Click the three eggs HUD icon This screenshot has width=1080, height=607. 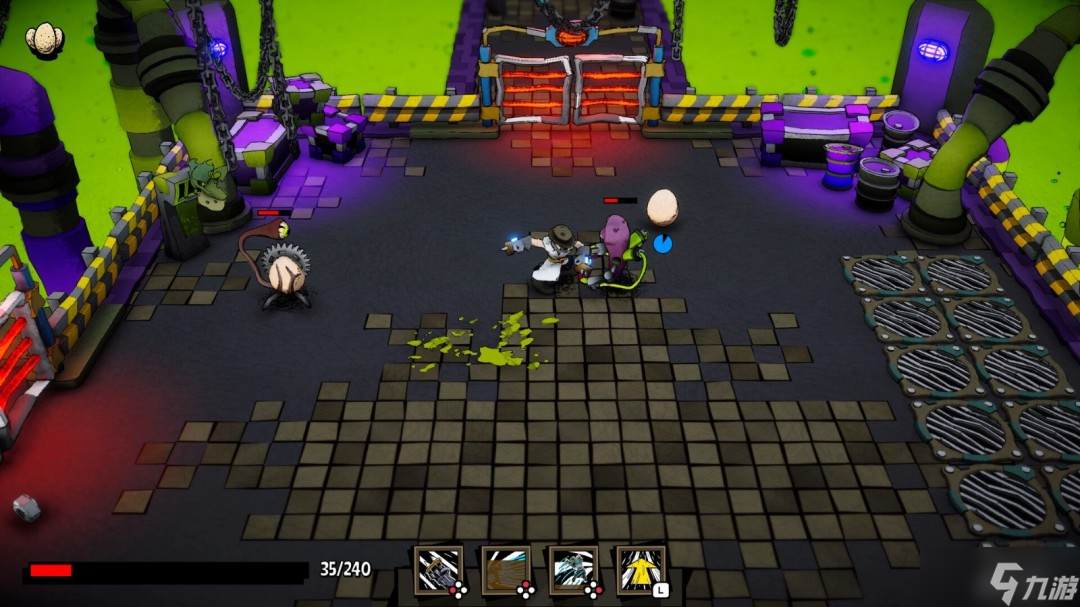[x=43, y=38]
